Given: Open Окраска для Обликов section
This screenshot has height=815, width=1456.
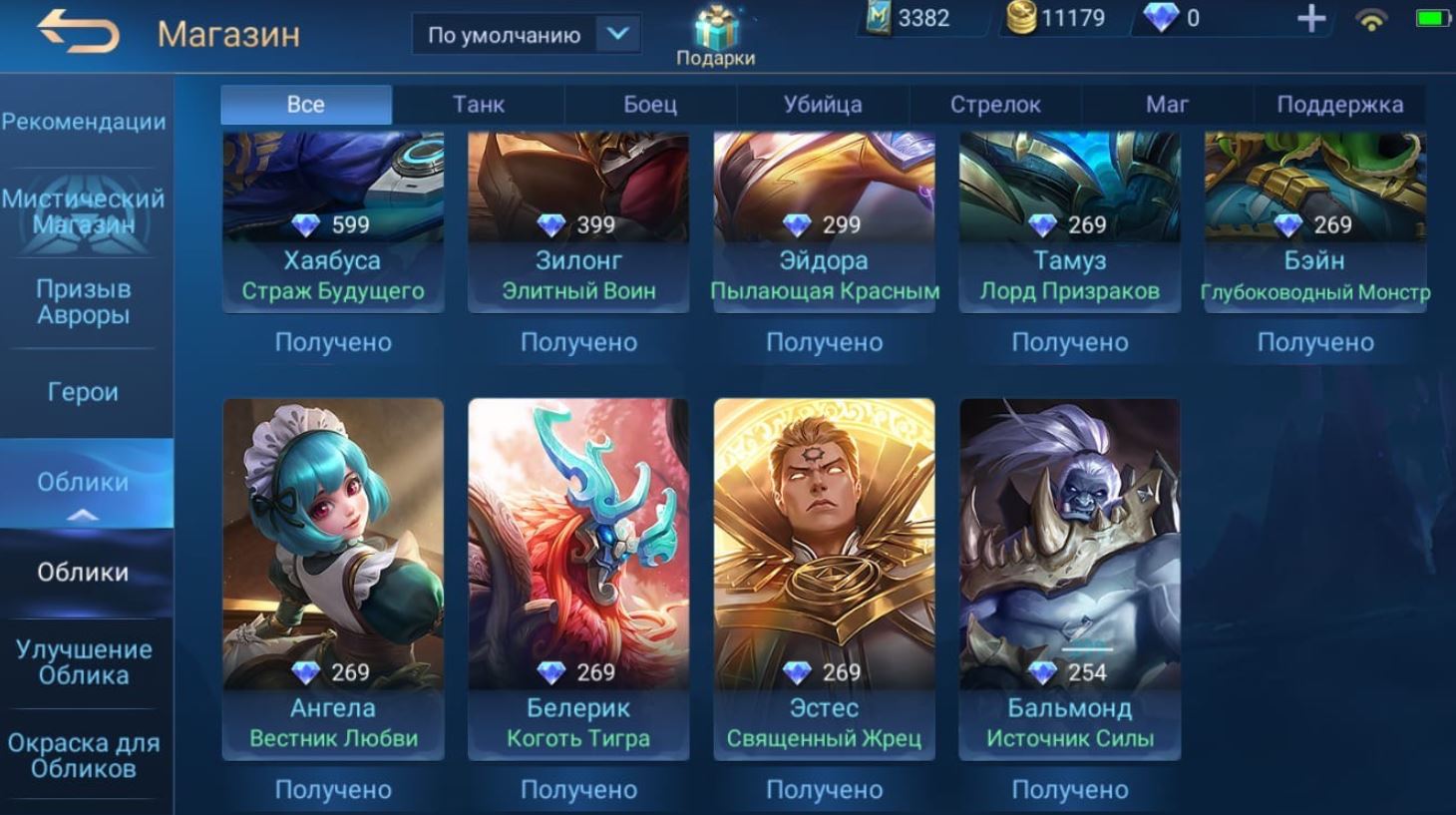Looking at the screenshot, I should (x=84, y=755).
